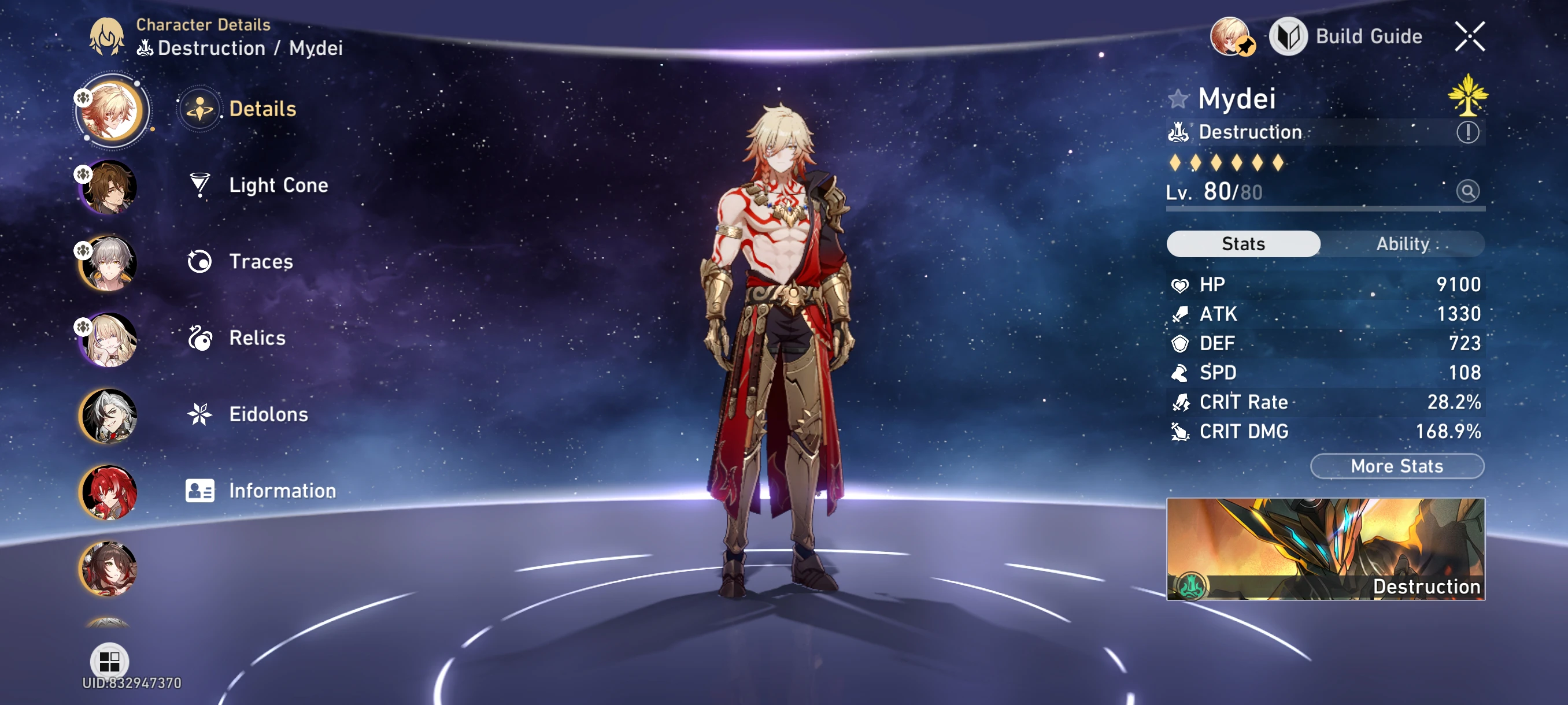Select the Traces menu icon

coord(199,262)
